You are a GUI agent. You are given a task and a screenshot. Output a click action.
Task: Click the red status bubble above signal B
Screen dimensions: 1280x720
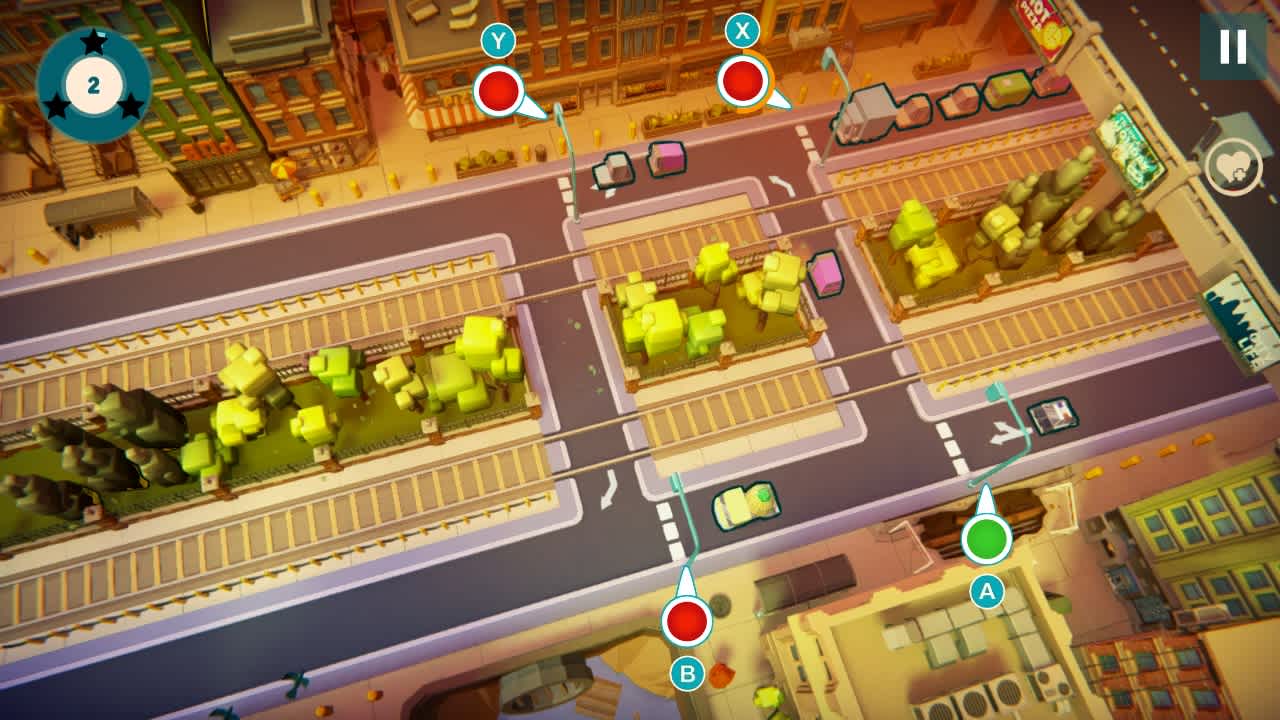(x=688, y=621)
